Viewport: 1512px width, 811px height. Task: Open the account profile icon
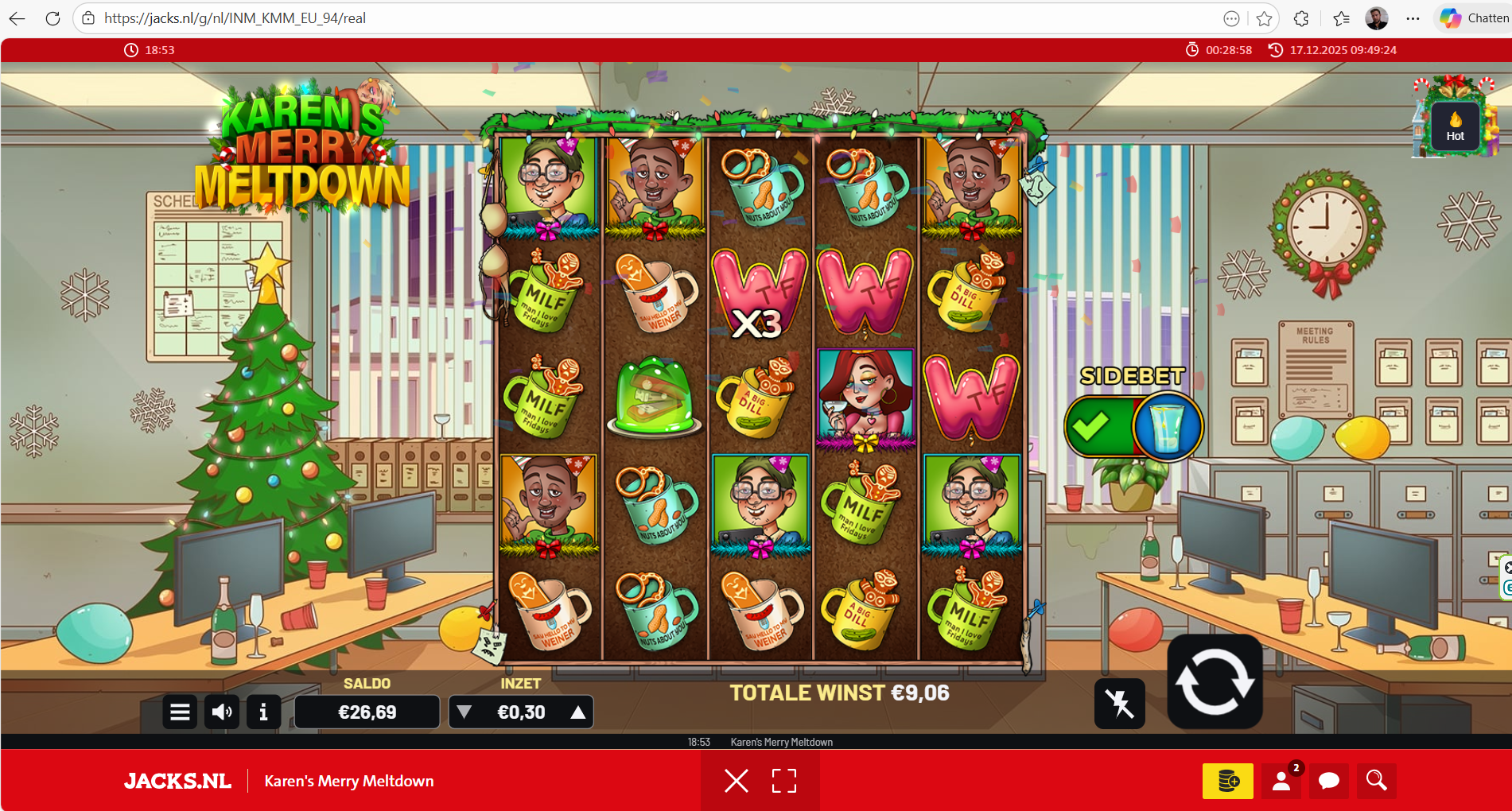[1281, 781]
